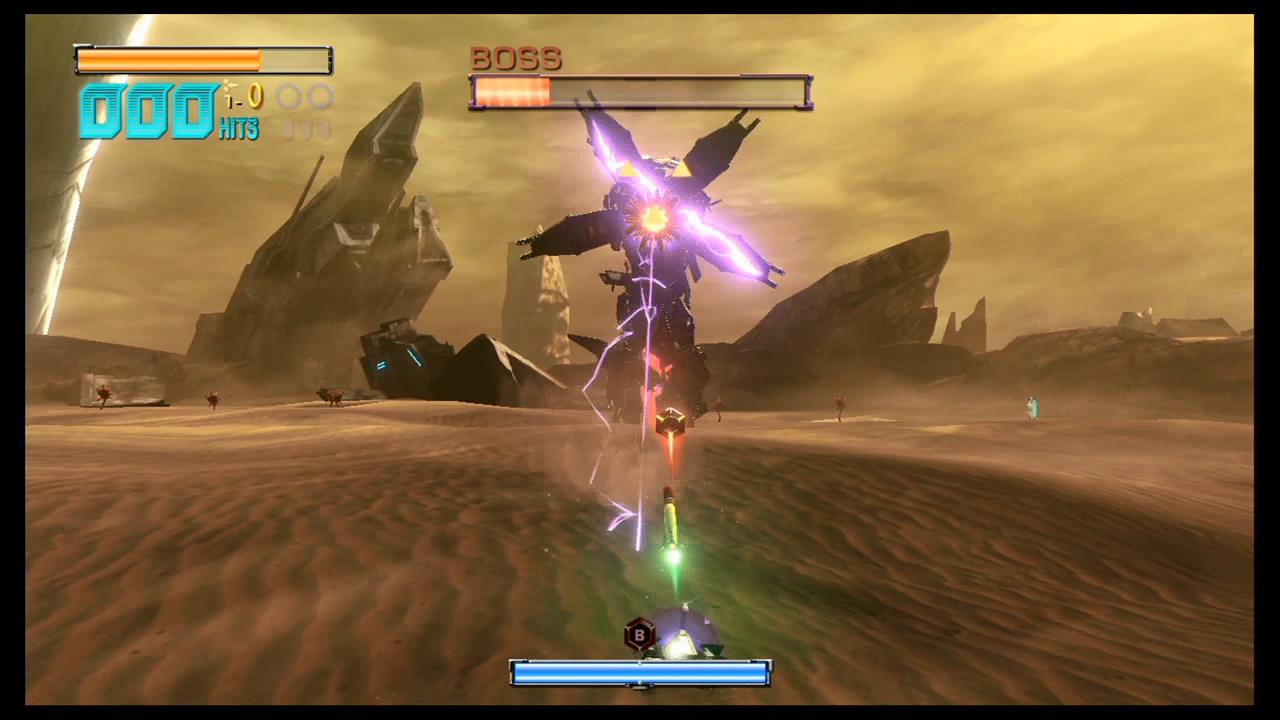Select the teal enemy figure on the right dune

tap(1032, 407)
